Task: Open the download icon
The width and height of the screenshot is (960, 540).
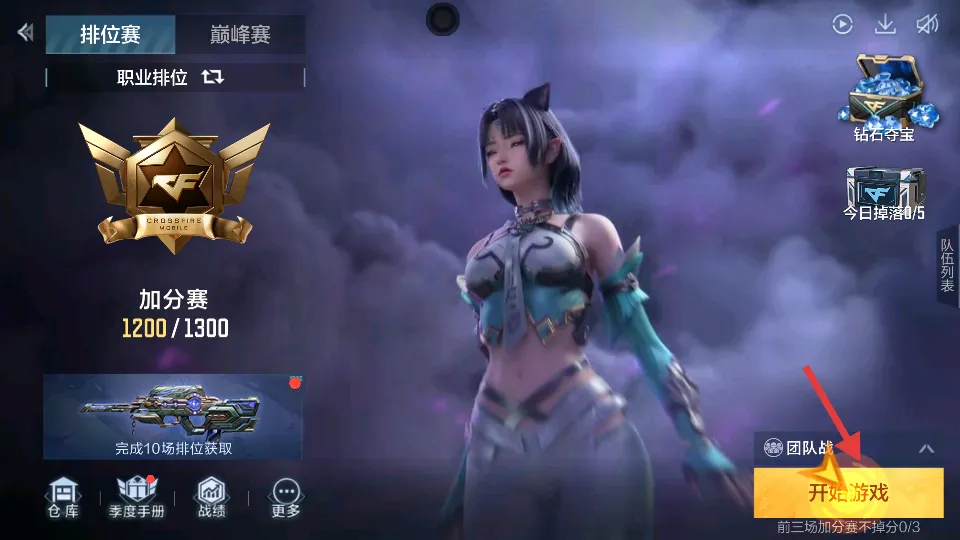Action: (x=885, y=25)
